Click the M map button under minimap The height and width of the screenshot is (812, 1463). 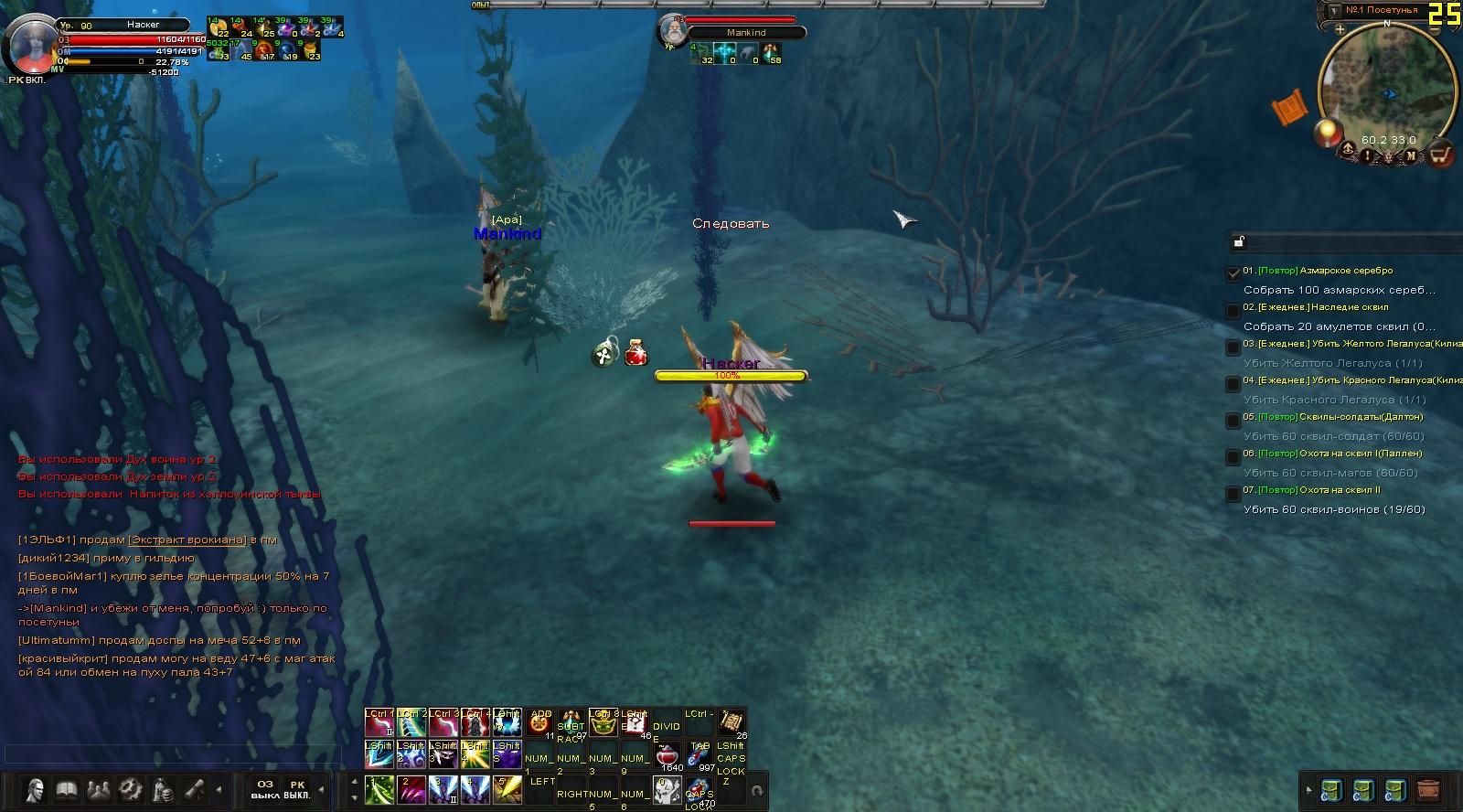point(1411,155)
